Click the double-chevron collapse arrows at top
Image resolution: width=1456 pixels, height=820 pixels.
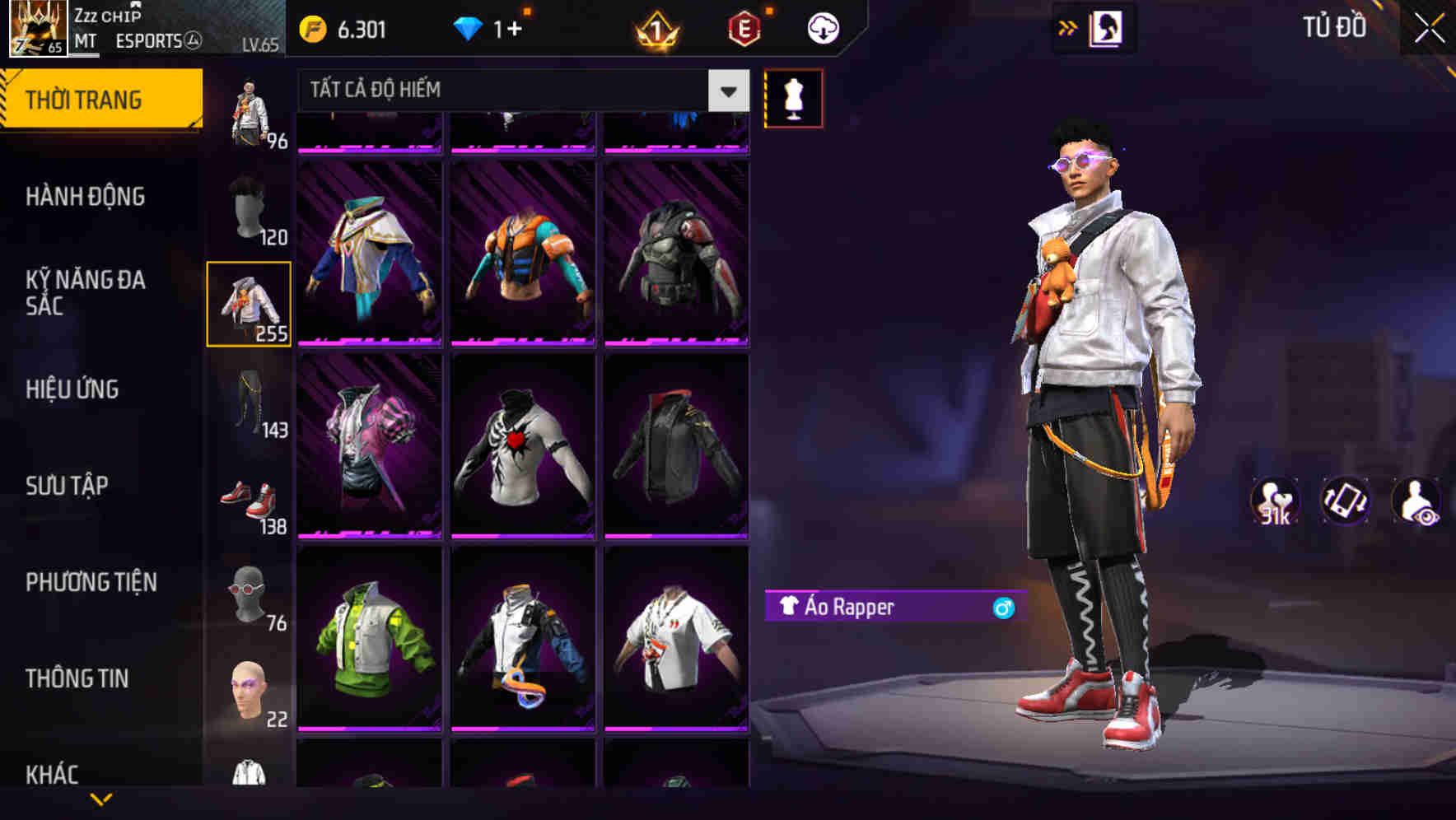click(1068, 26)
